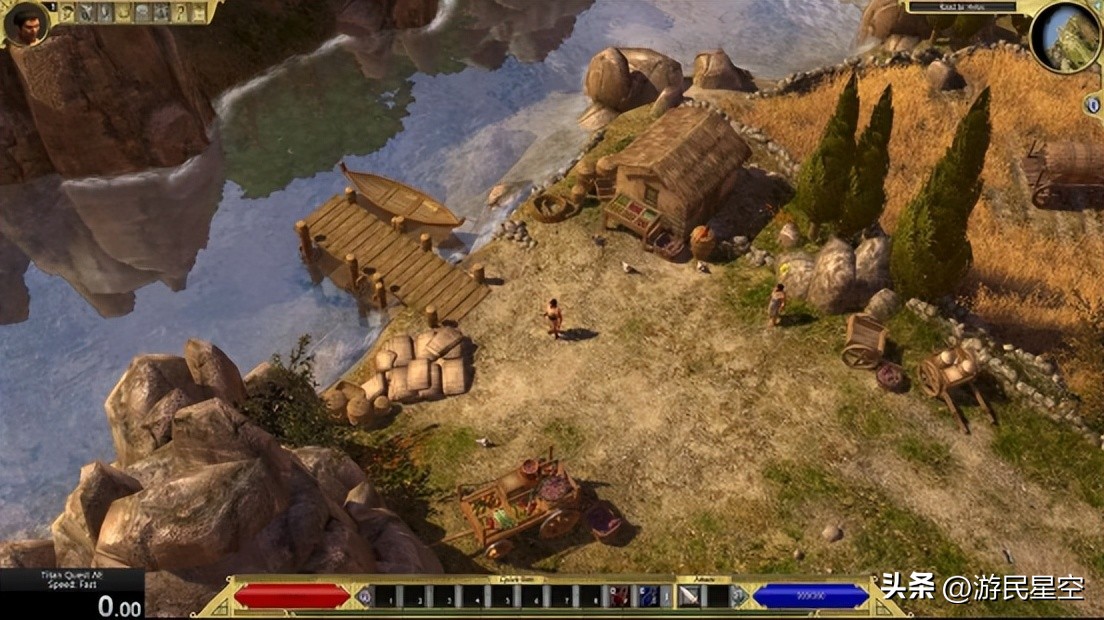
Task: Select the blue energy potion slot
Action: coord(649,597)
